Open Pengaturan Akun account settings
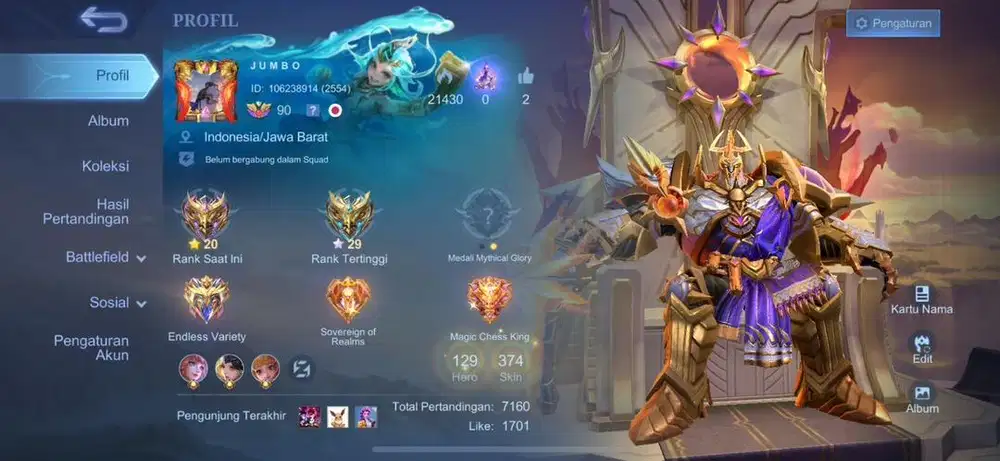Viewport: 1000px width, 461px height. 91,348
